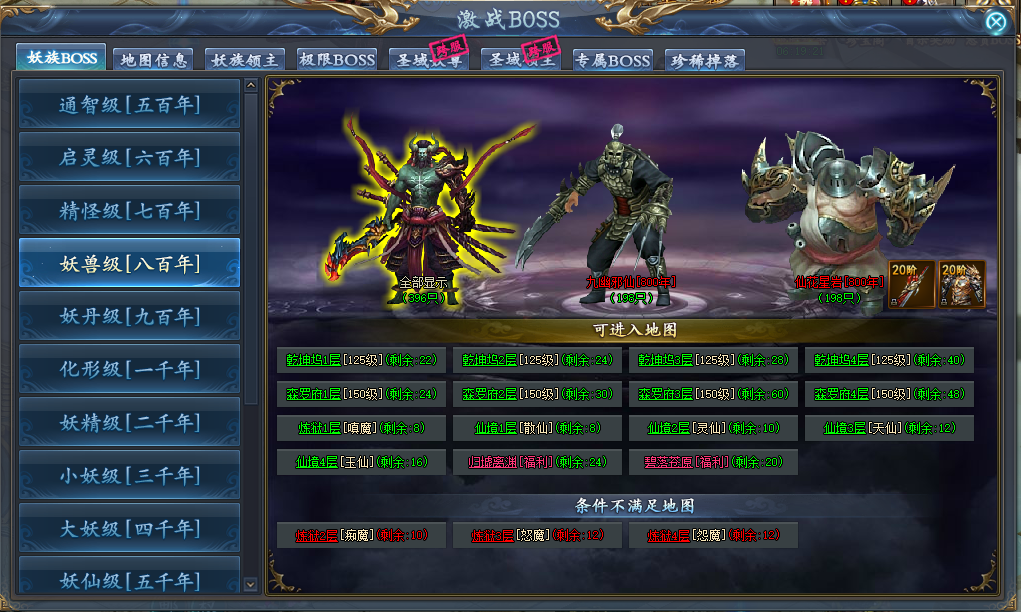
Task: Choose the 通智级[五百年] tier
Action: pos(129,104)
